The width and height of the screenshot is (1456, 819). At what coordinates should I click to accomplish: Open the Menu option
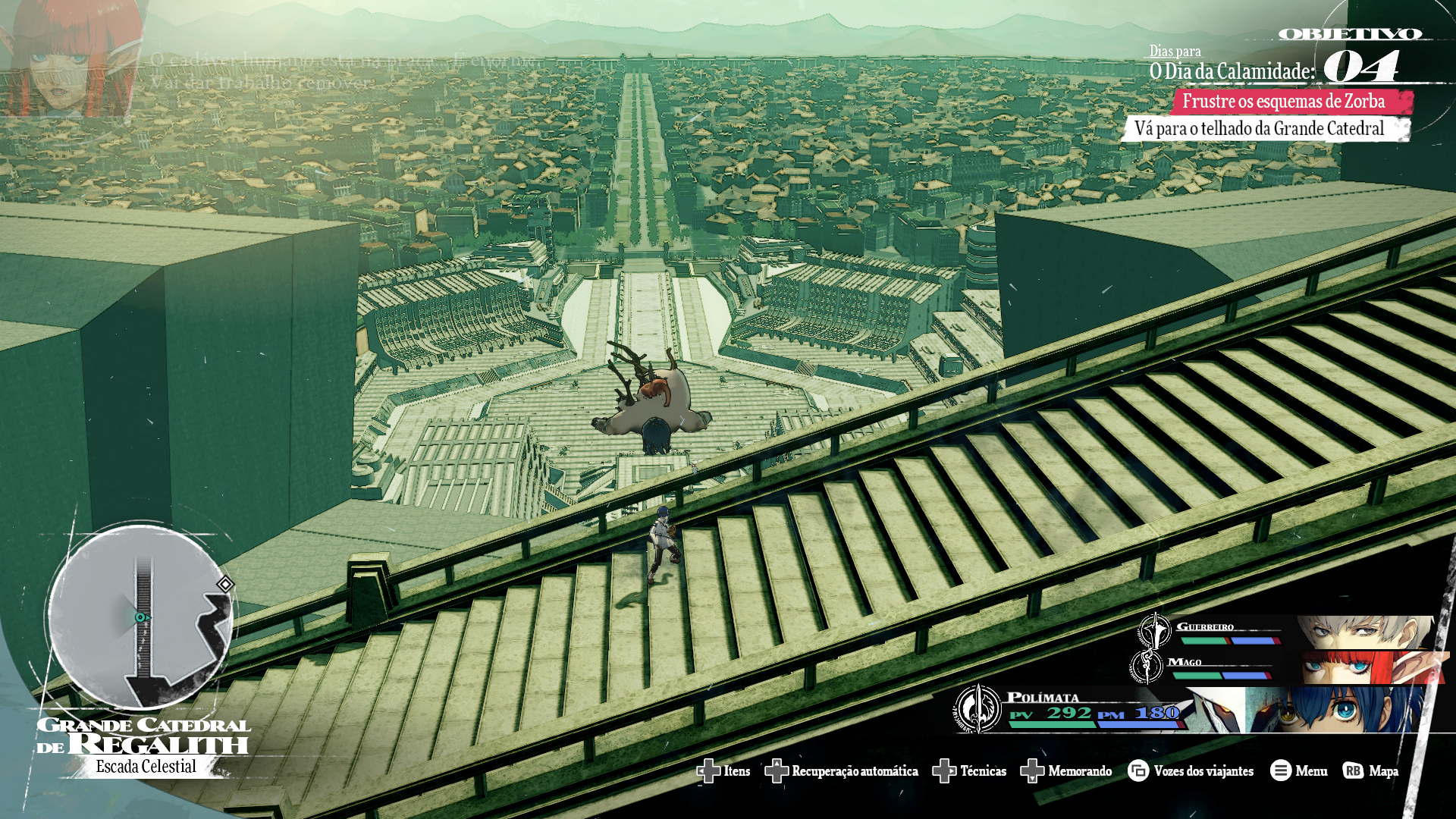[1299, 770]
